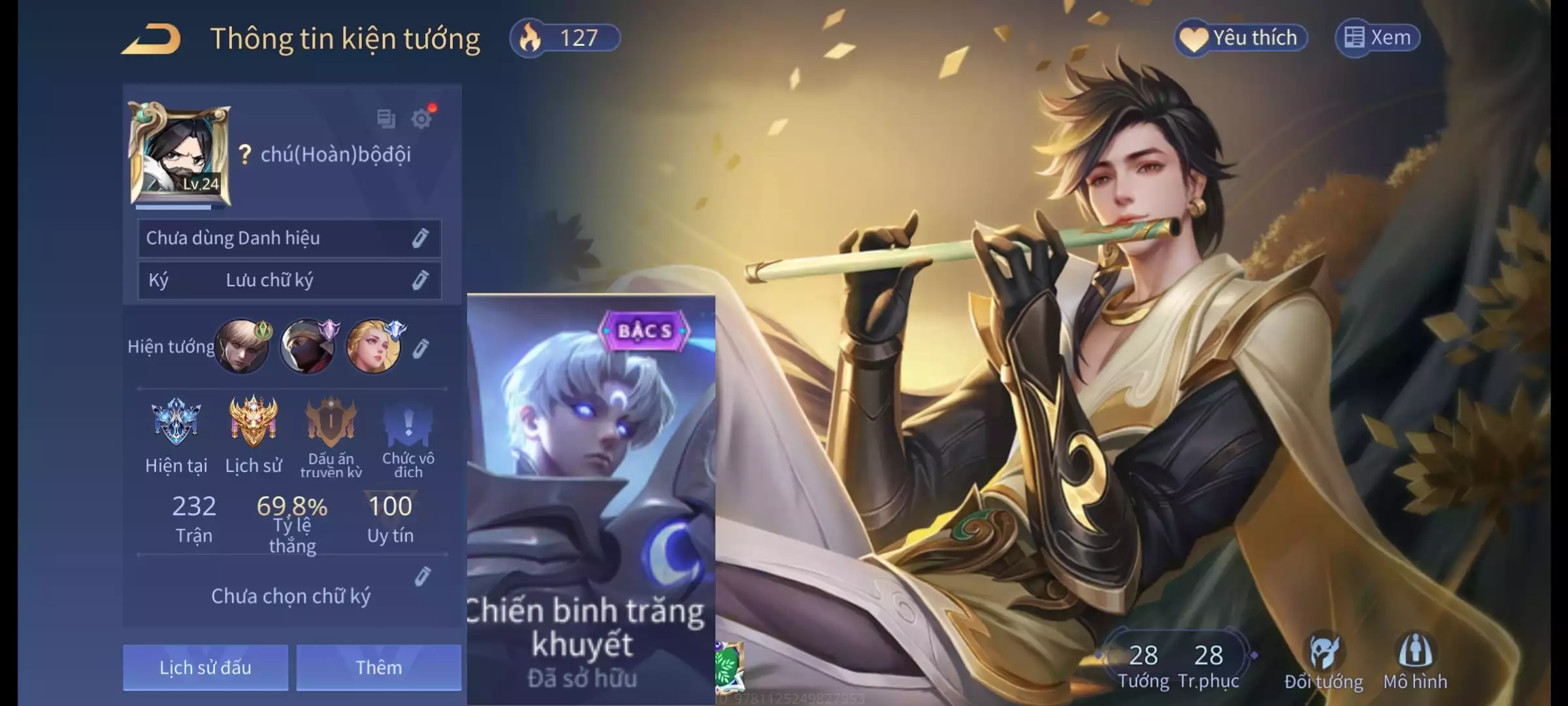The image size is (1568, 706).
Task: Click the copy icon beside the gear
Action: pyautogui.click(x=386, y=119)
